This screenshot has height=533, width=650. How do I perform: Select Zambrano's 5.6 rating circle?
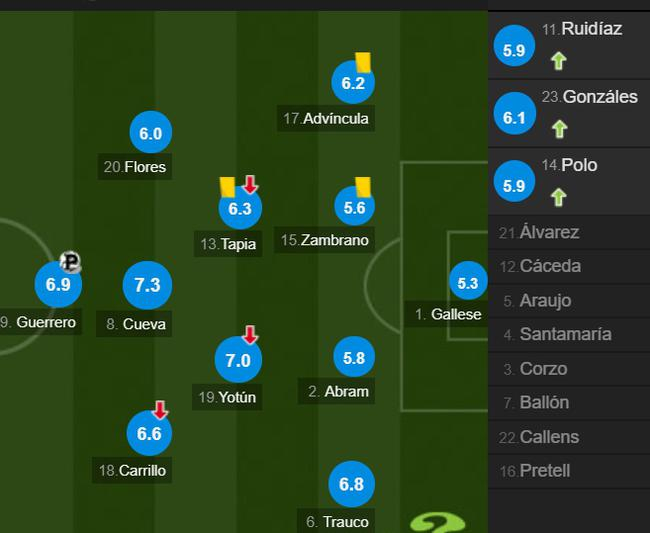(x=354, y=208)
